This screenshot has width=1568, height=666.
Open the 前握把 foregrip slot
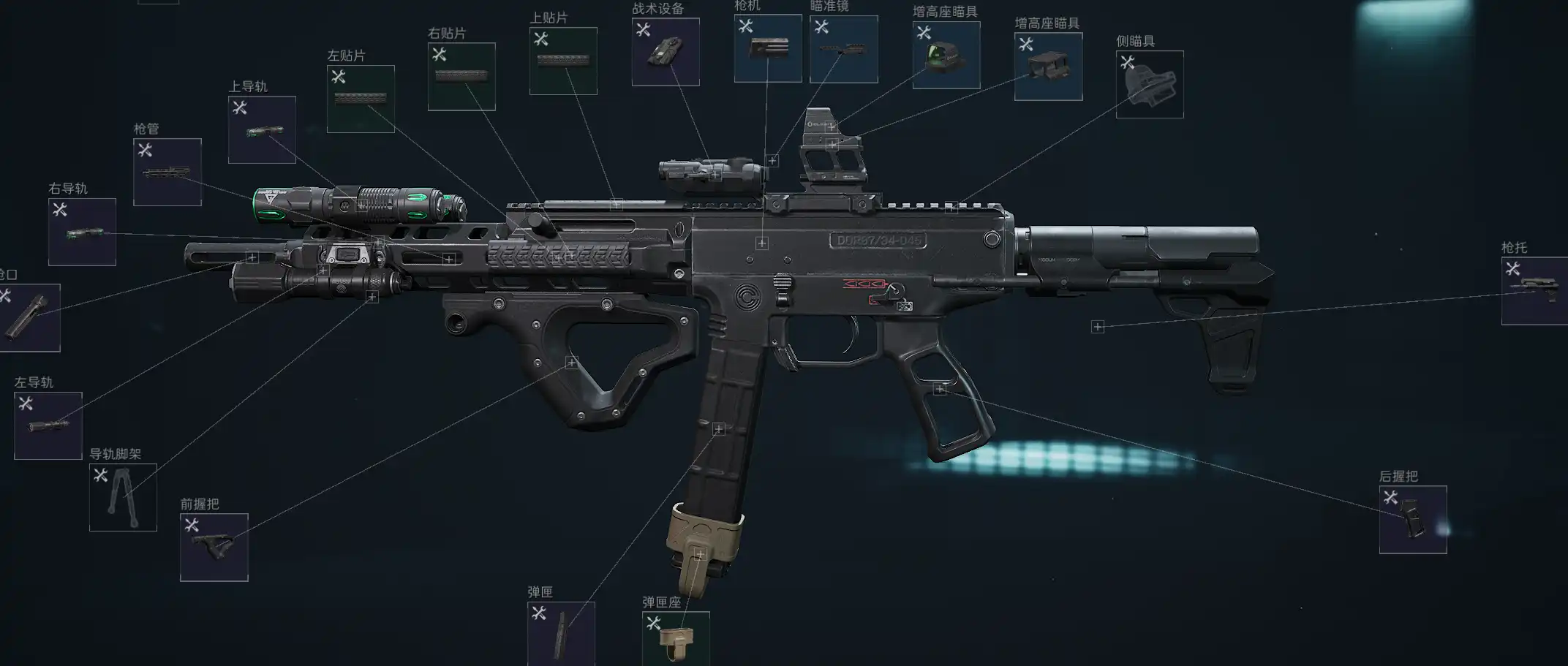click(x=214, y=548)
